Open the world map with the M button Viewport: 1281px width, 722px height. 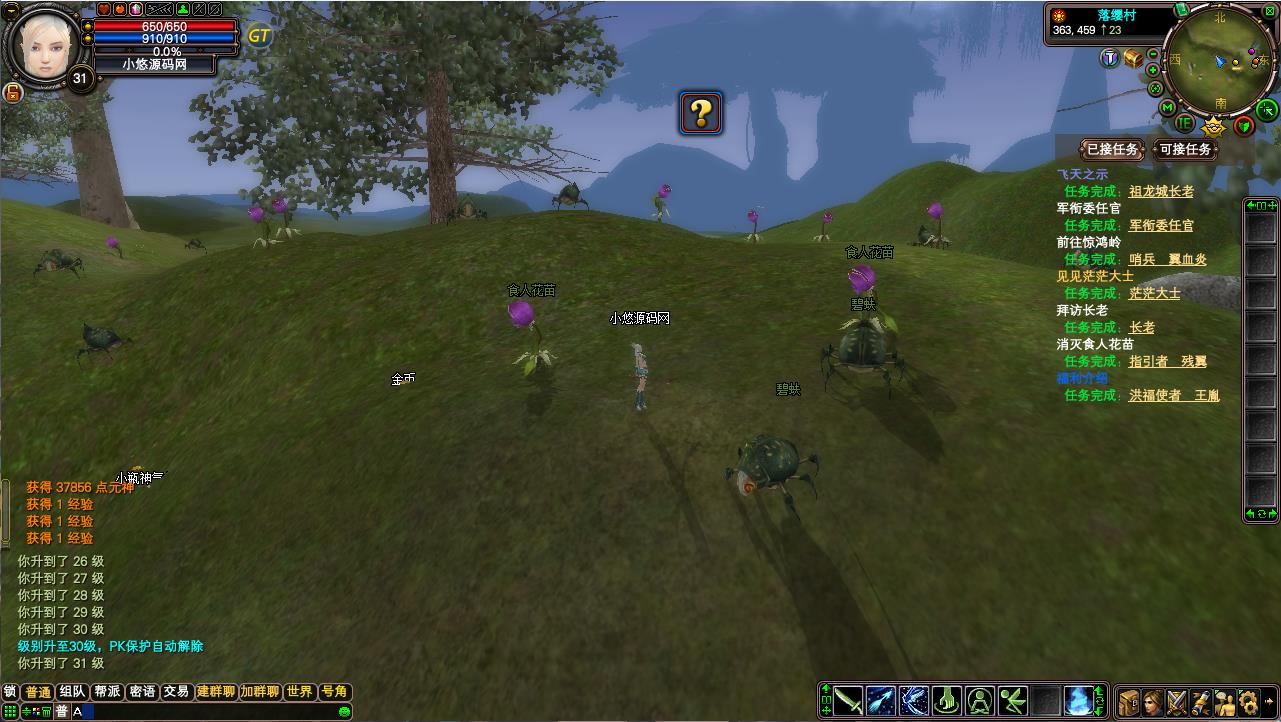[x=1167, y=107]
